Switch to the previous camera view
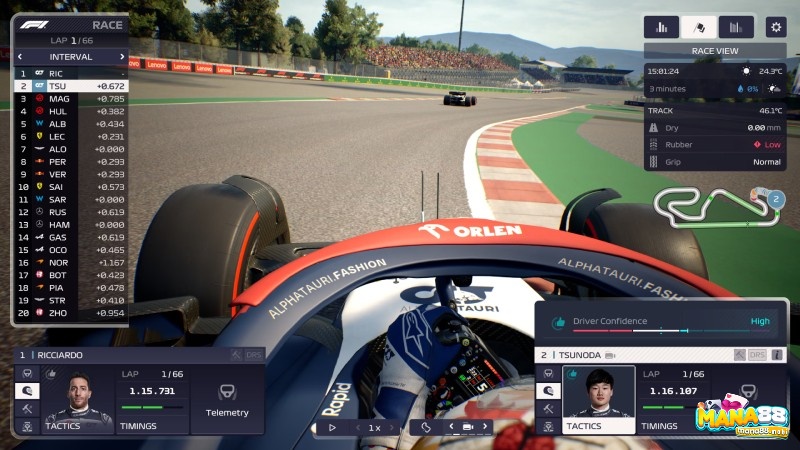Viewport: 800px width, 450px height. pyautogui.click(x=450, y=427)
